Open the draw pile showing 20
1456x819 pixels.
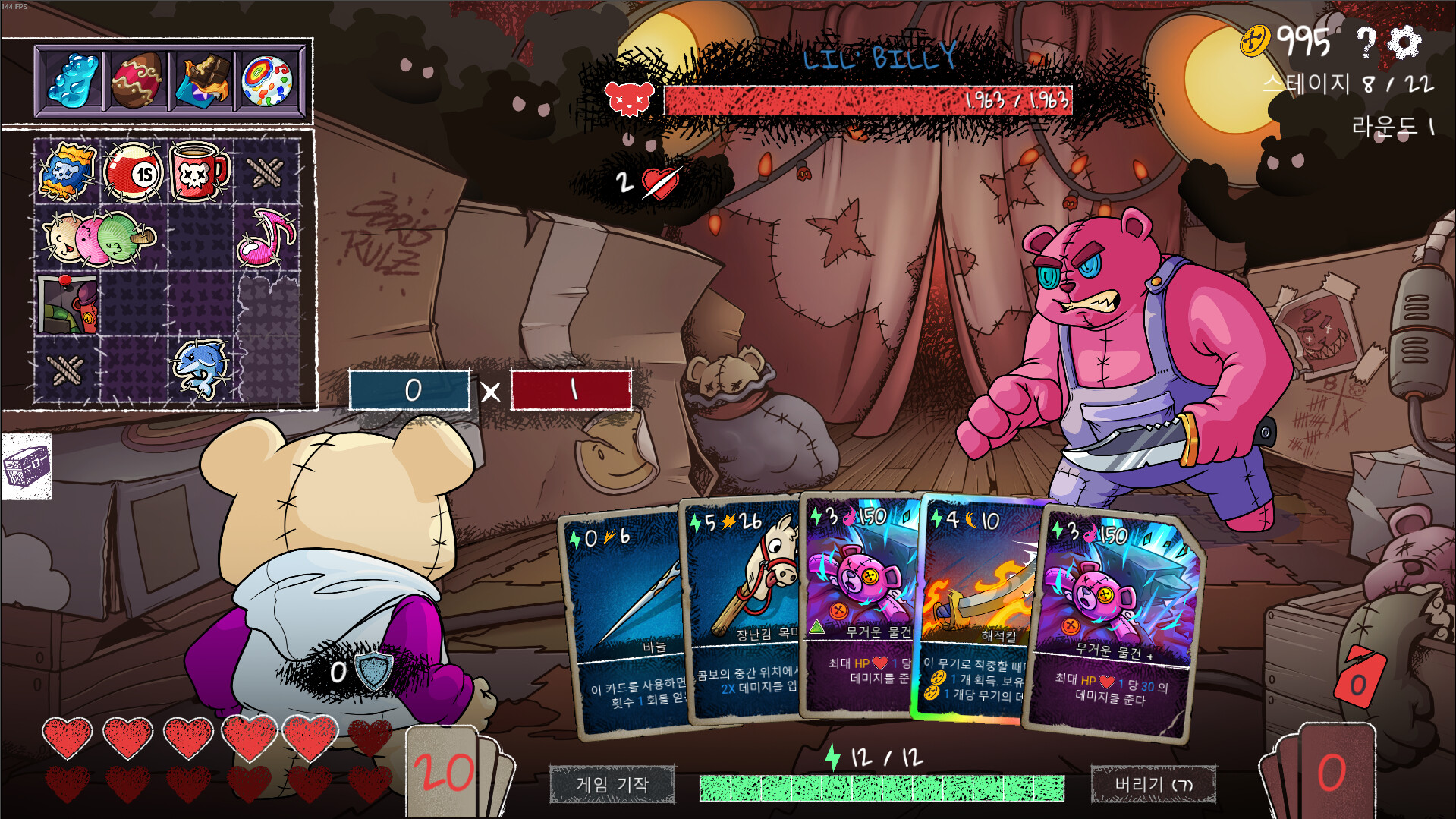(446, 773)
